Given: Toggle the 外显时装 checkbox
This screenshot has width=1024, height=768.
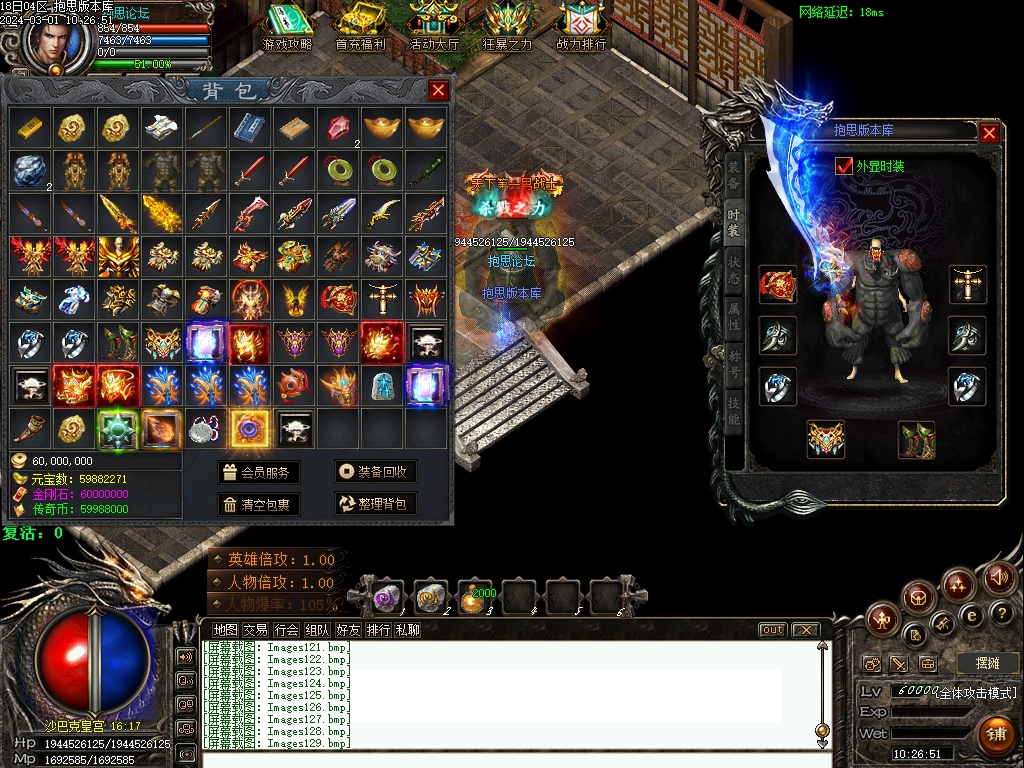Looking at the screenshot, I should pos(844,166).
